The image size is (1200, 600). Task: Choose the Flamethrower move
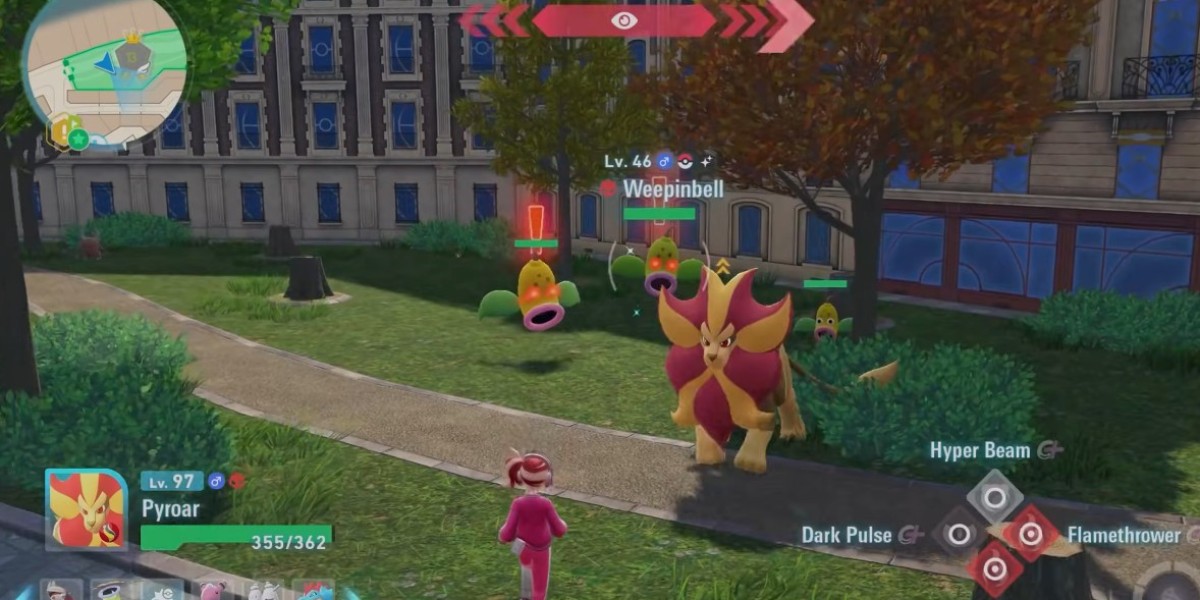coord(1030,534)
